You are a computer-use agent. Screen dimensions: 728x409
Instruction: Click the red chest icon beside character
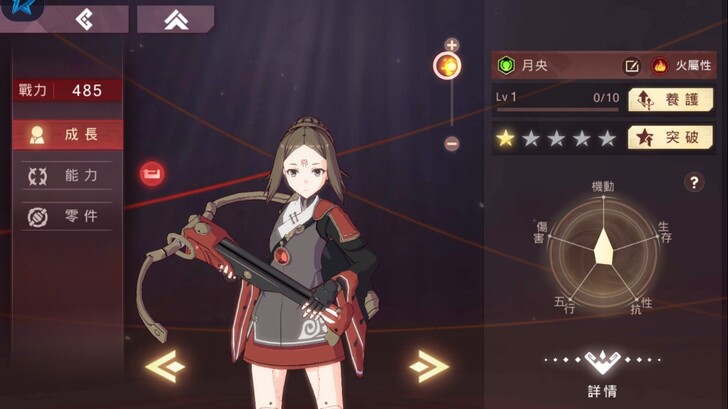(152, 174)
